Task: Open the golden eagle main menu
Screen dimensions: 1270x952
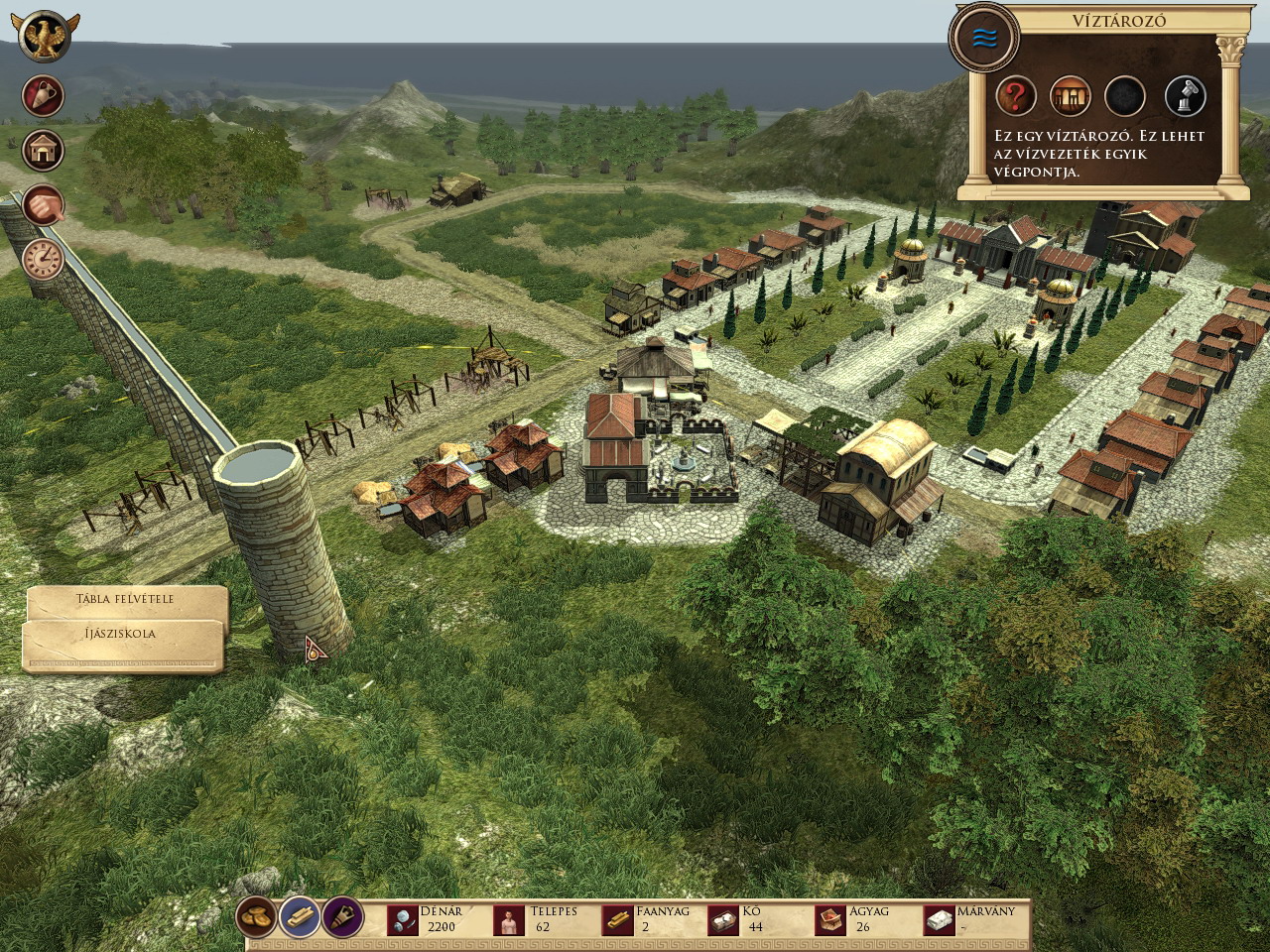Action: pos(44,38)
